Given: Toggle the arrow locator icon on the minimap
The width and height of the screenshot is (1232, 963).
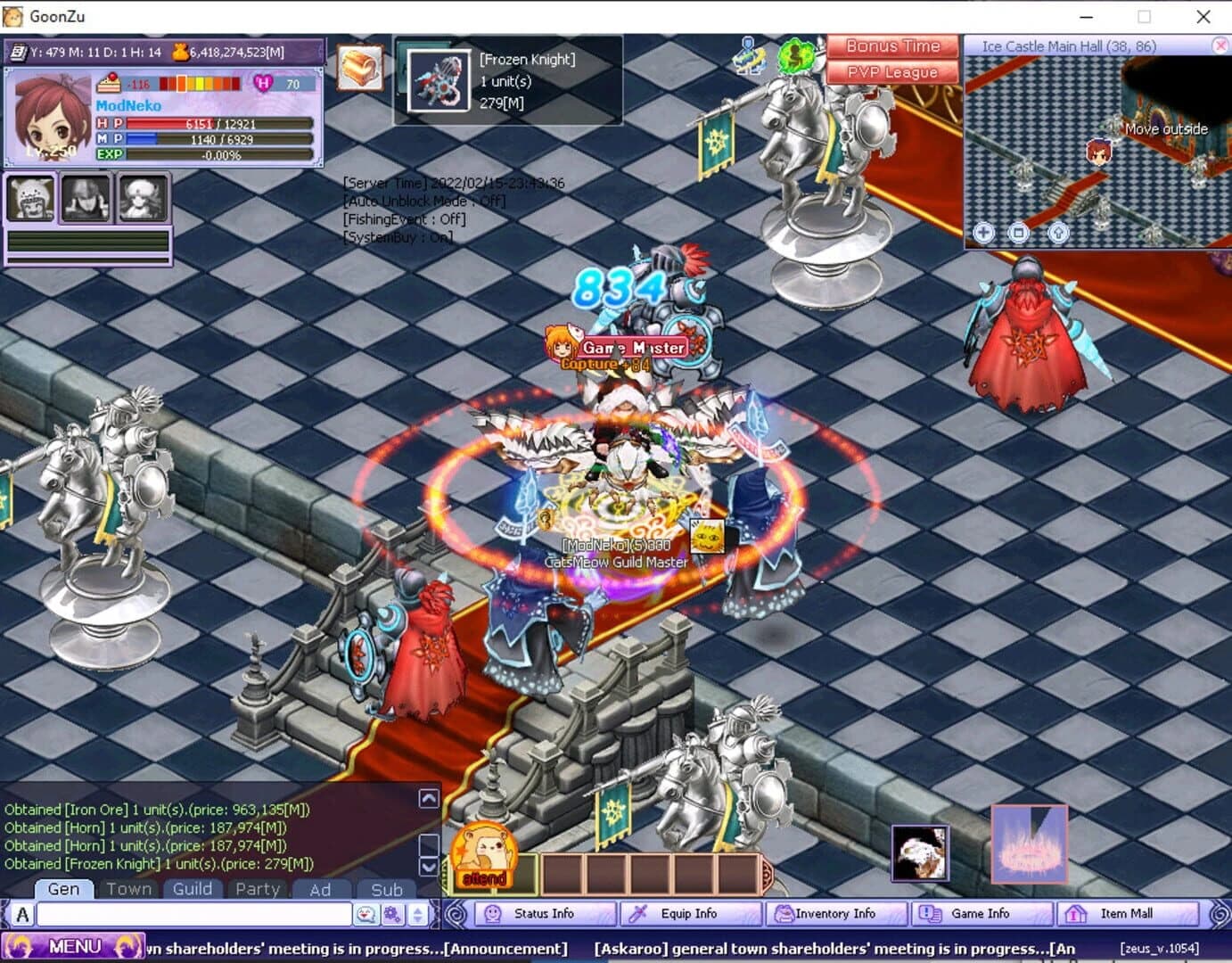Looking at the screenshot, I should [x=1057, y=233].
